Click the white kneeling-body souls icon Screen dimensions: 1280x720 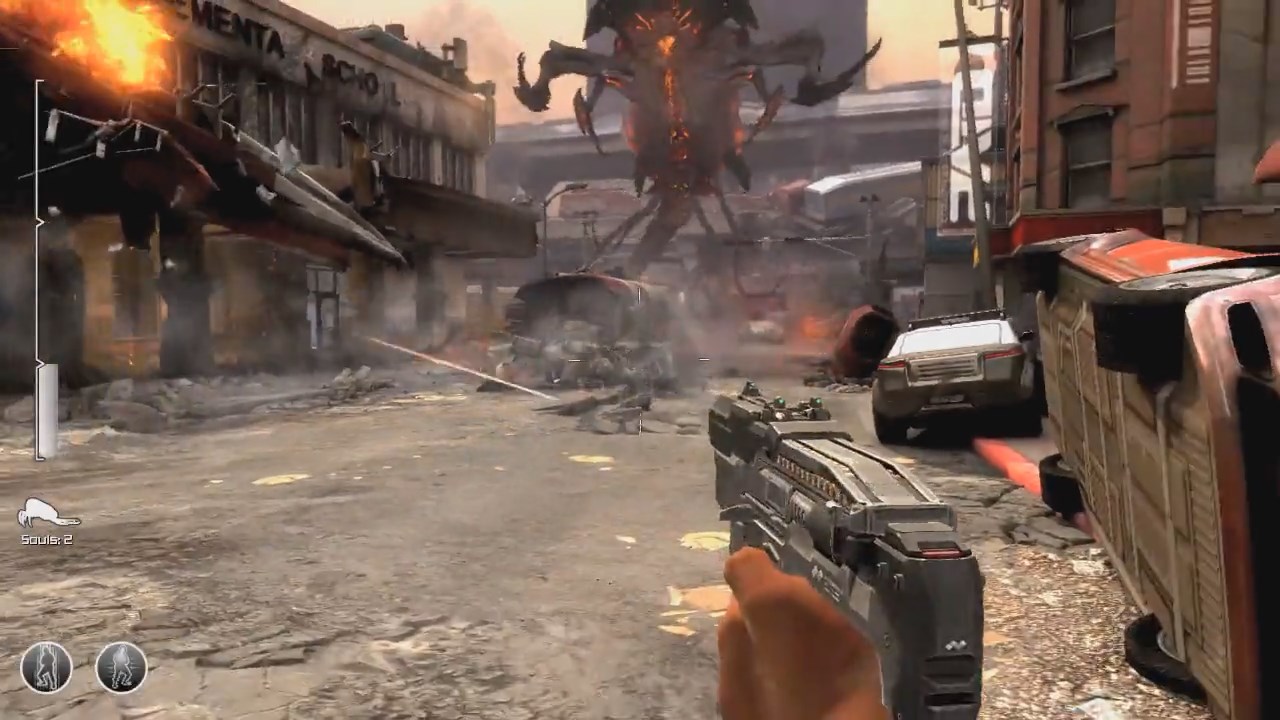coord(47,514)
